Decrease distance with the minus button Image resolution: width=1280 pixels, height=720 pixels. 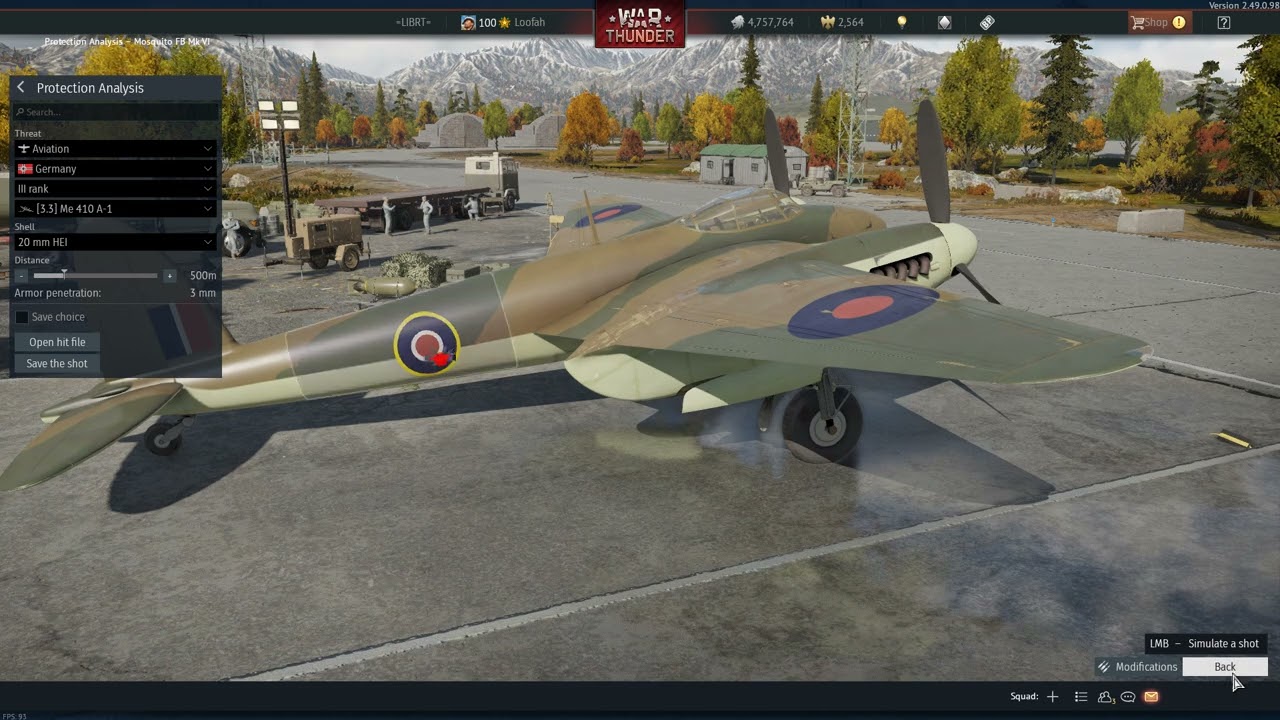(22, 276)
